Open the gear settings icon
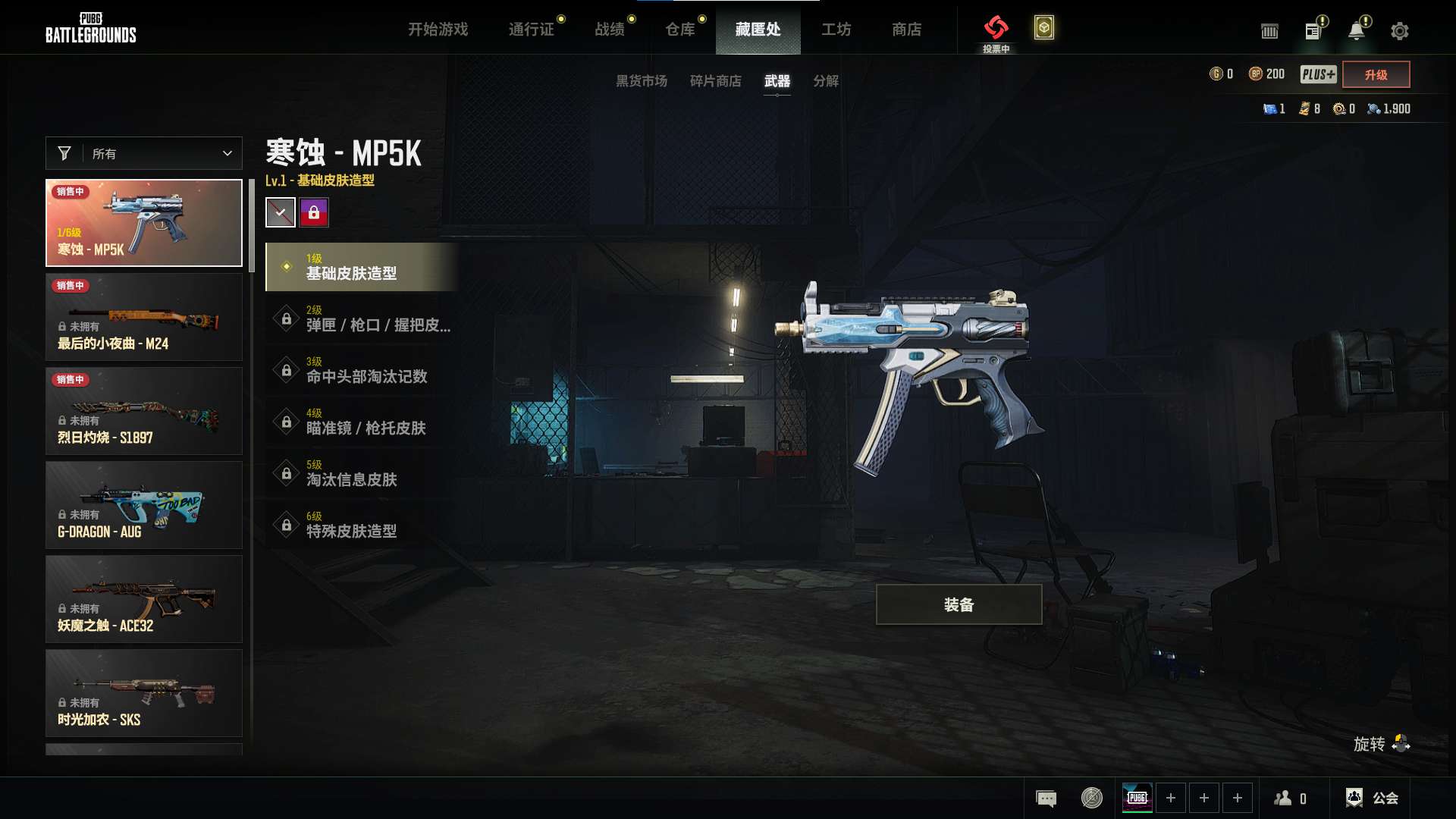The width and height of the screenshot is (1456, 819). (x=1399, y=31)
